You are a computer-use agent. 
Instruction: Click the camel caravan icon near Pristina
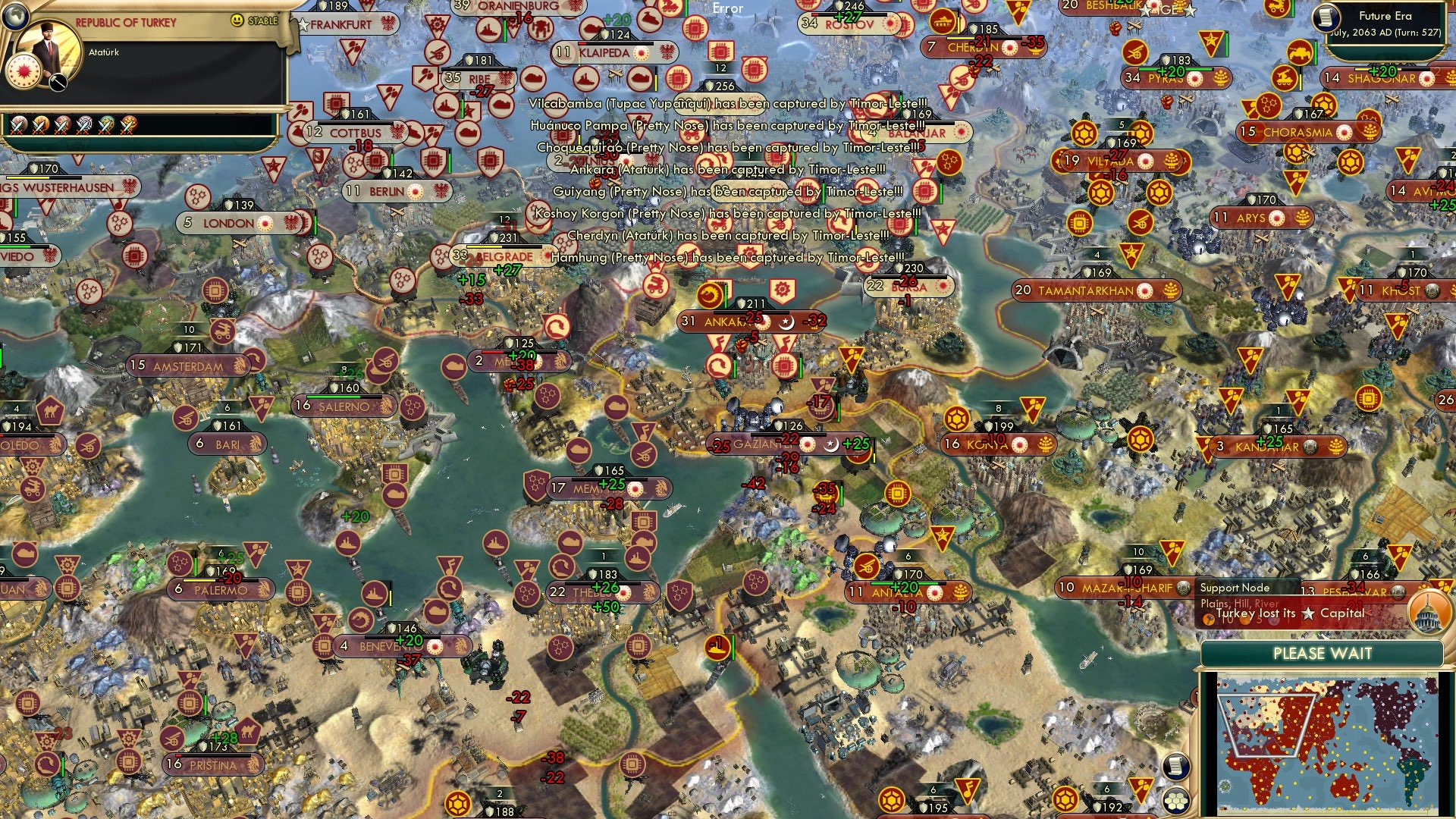(246, 733)
